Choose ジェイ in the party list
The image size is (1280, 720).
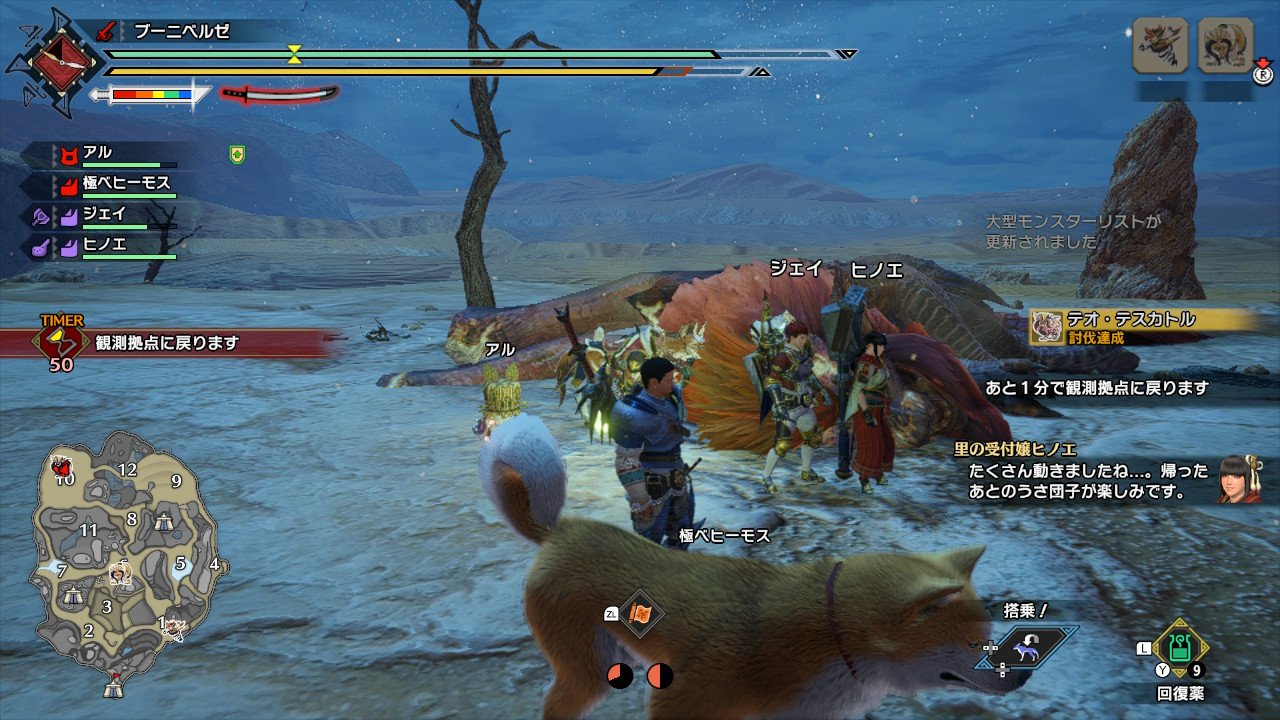click(x=104, y=213)
